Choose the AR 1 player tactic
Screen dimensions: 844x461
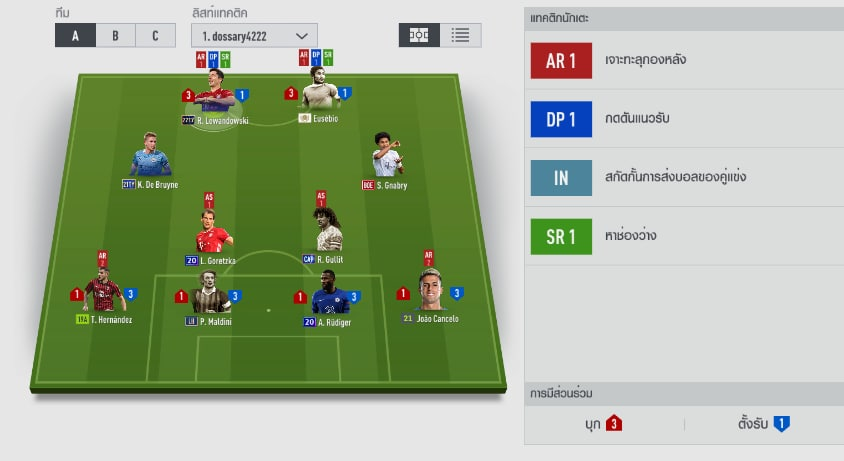[561, 61]
